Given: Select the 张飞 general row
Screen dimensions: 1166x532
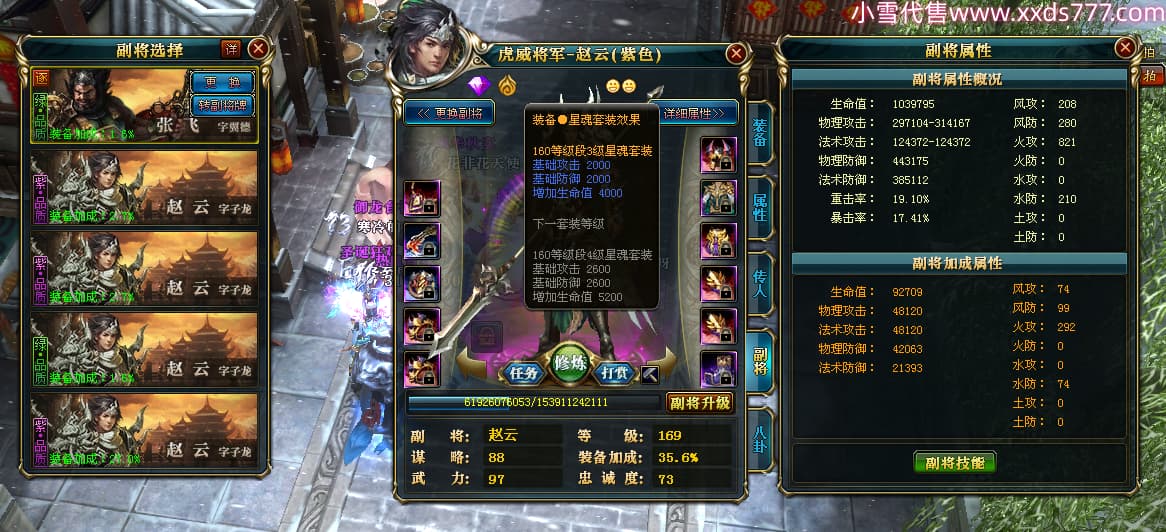Looking at the screenshot, I should point(110,105).
